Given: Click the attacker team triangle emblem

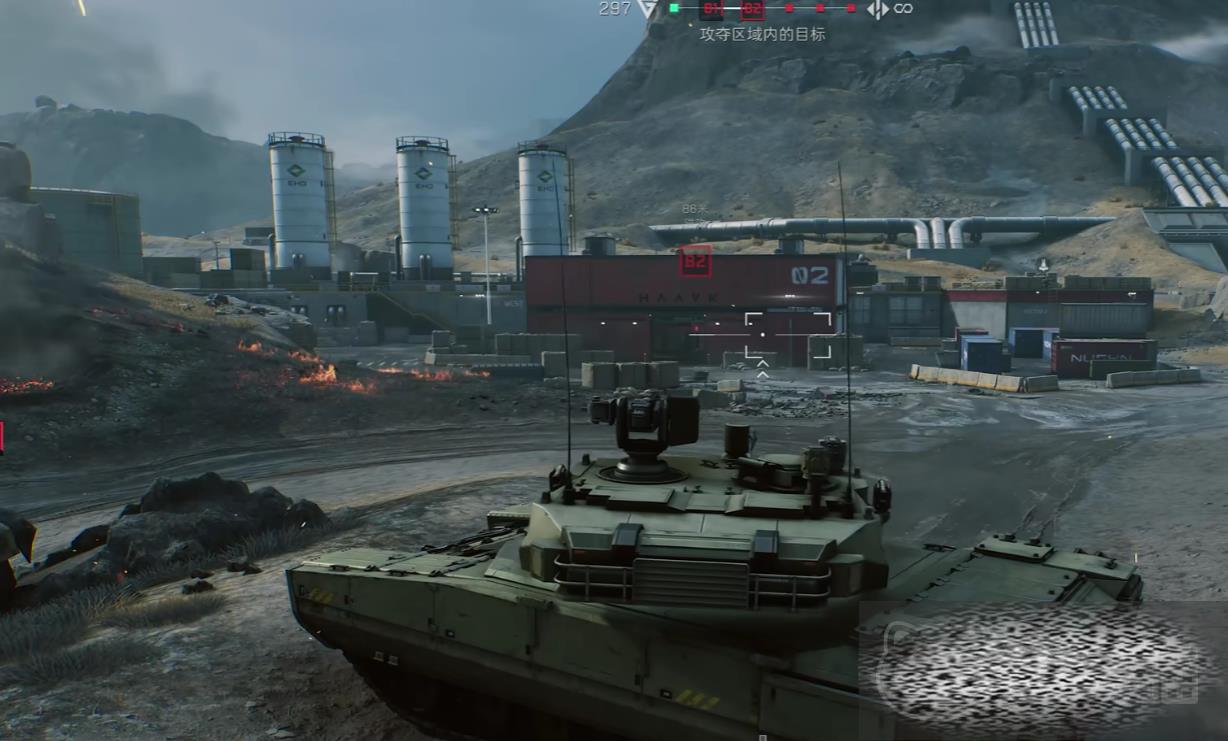Looking at the screenshot, I should tap(648, 8).
